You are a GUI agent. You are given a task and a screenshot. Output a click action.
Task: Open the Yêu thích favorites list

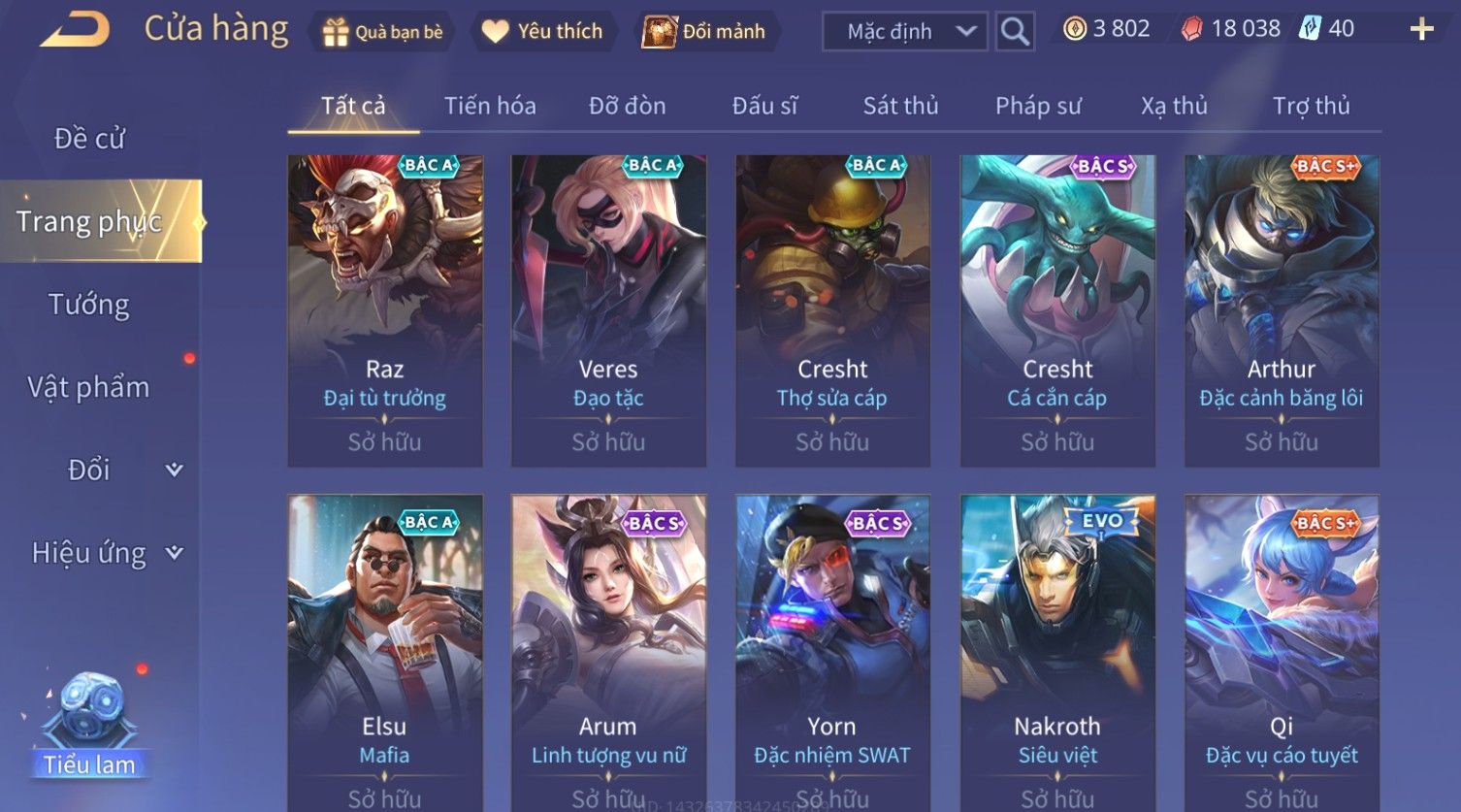[542, 32]
